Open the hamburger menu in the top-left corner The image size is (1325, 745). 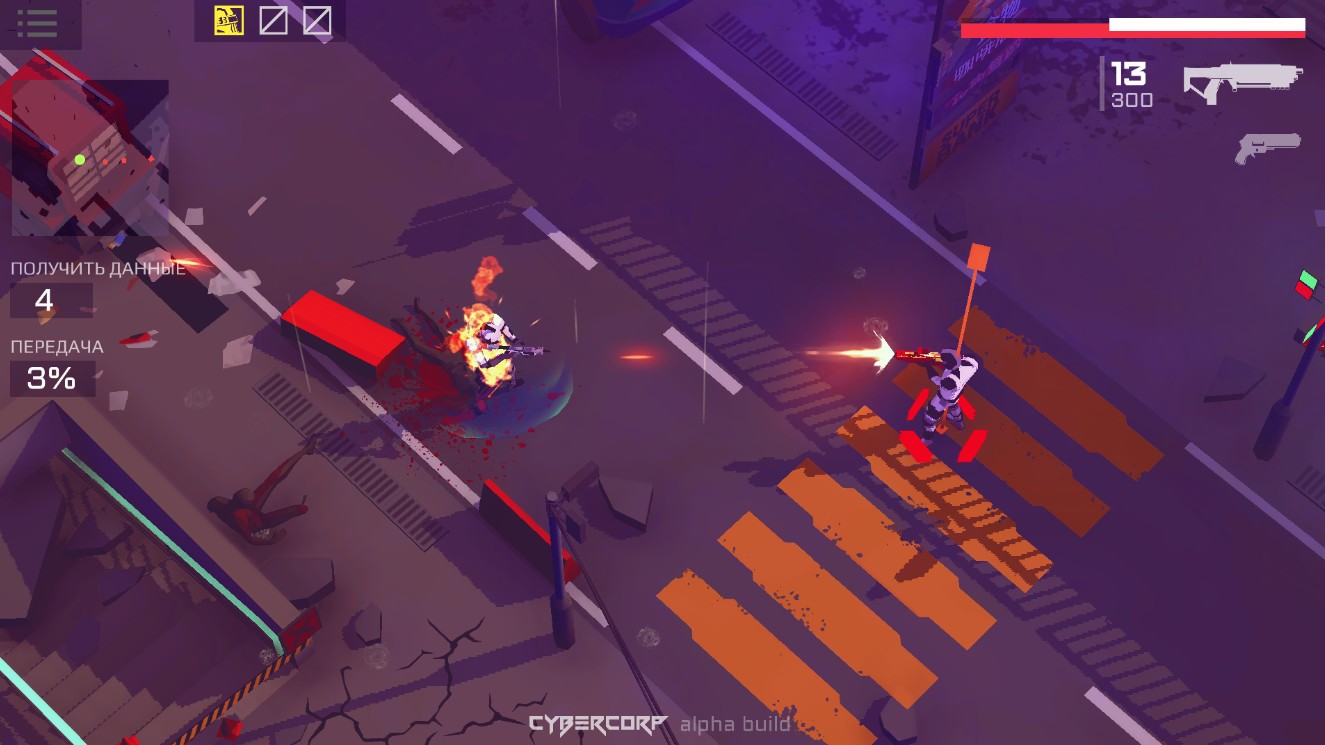(38, 25)
